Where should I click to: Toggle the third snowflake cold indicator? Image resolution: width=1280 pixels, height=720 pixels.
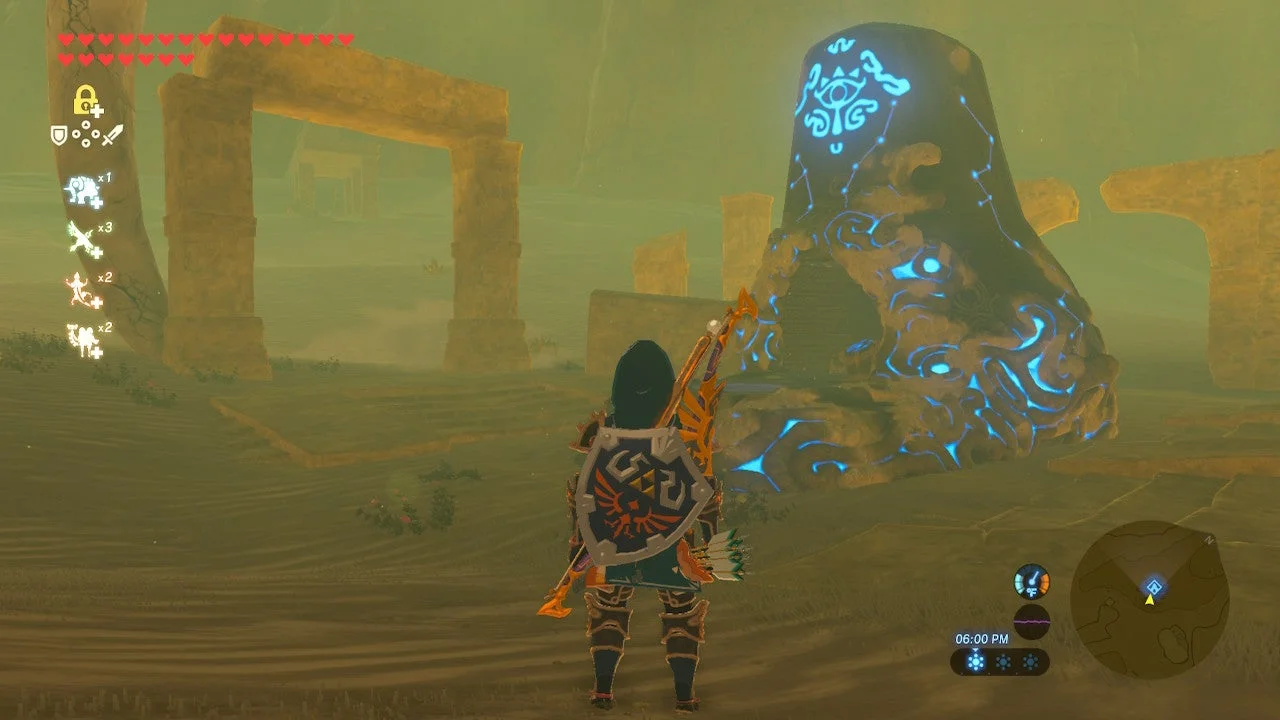pyautogui.click(x=1030, y=662)
